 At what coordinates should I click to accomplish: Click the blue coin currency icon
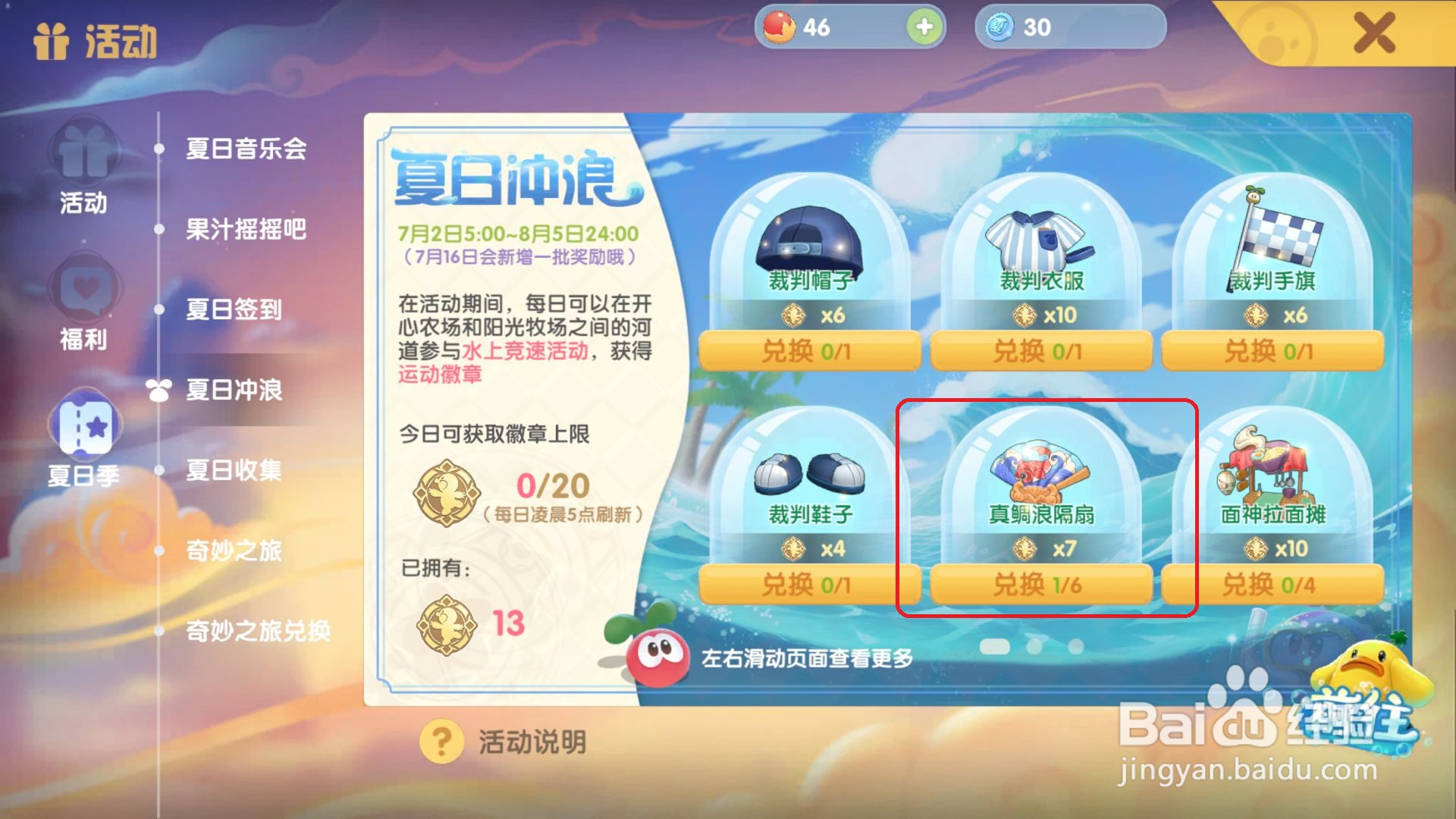(1001, 28)
